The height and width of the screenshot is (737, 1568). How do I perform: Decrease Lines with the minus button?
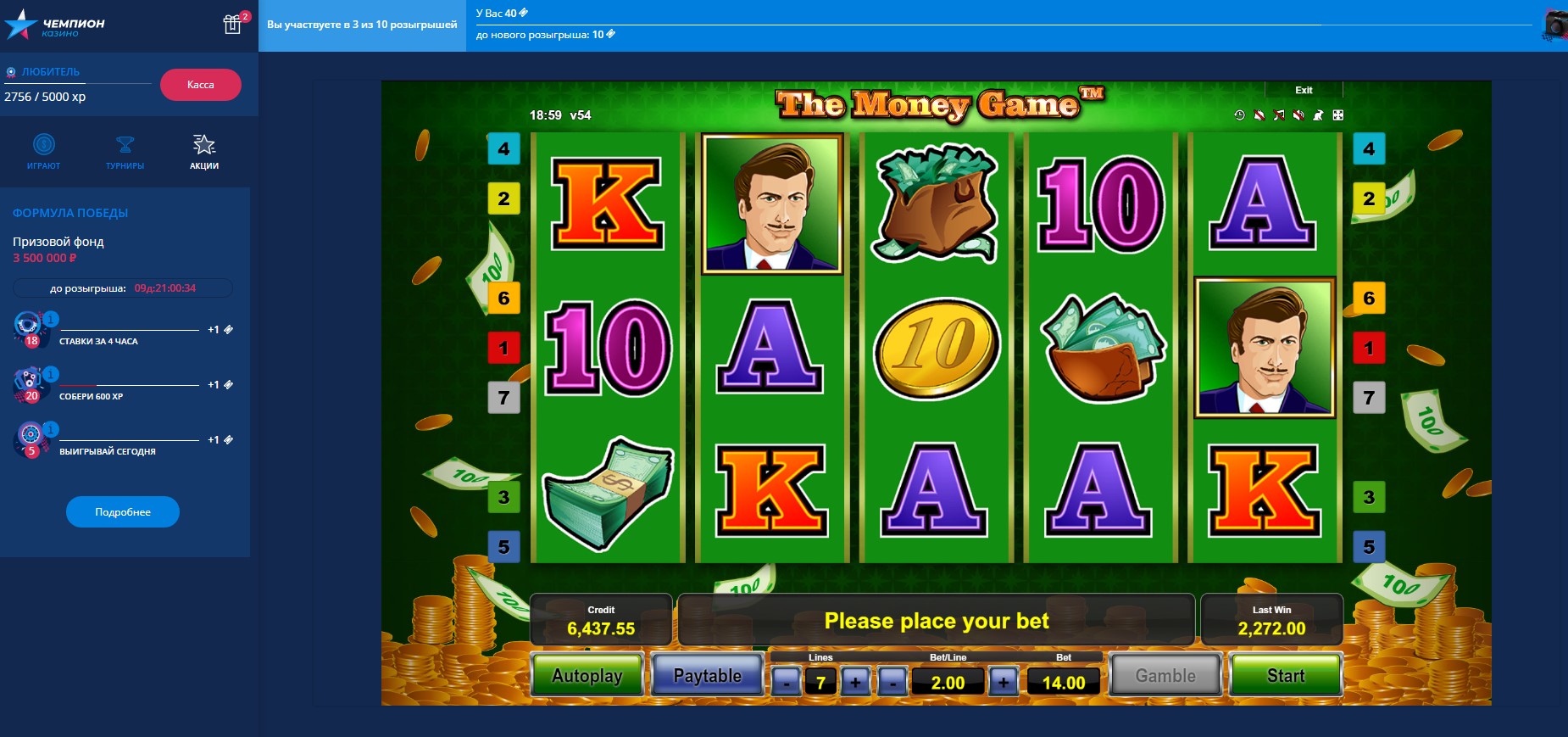coord(787,681)
